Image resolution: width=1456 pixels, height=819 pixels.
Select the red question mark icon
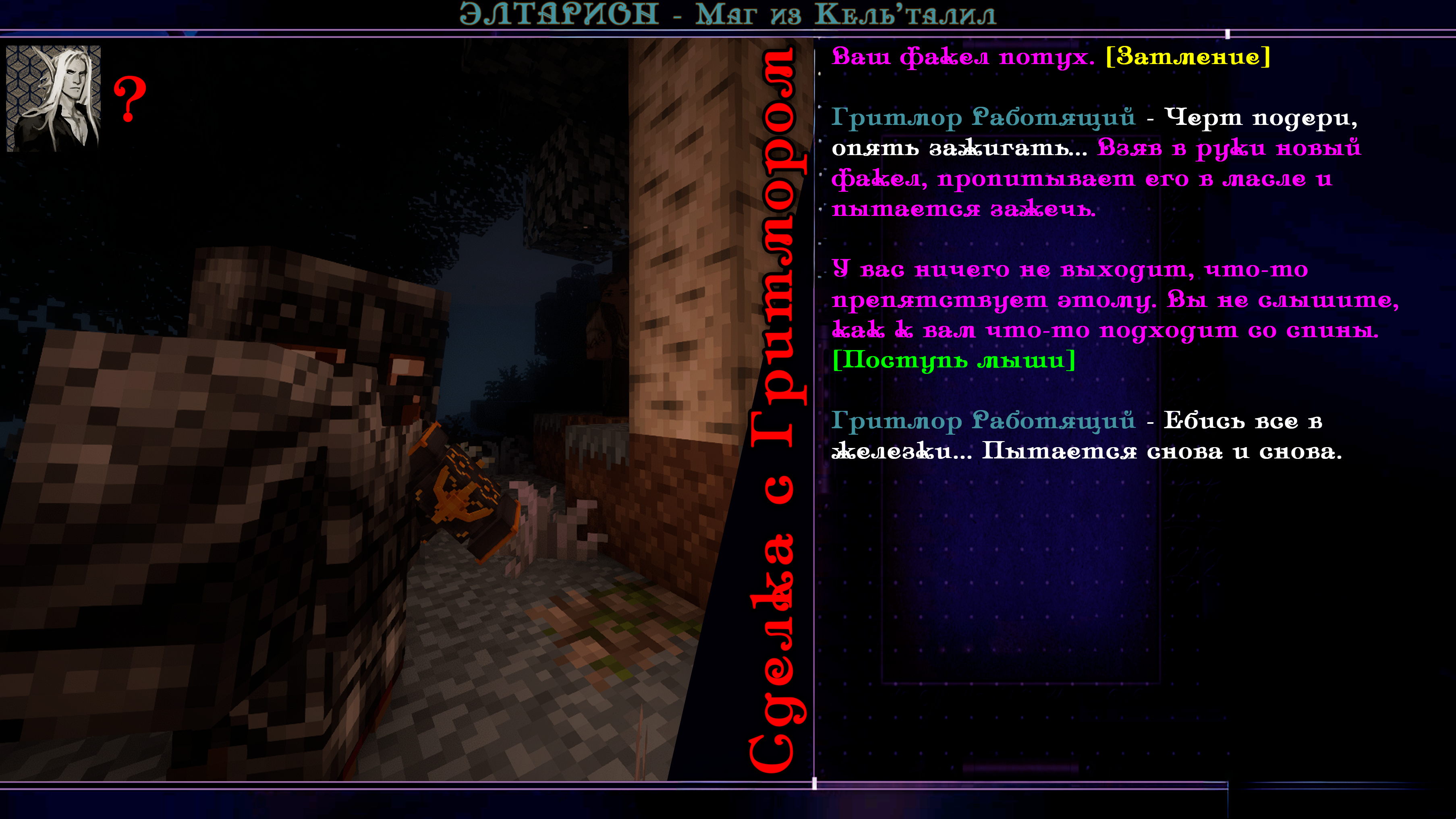[x=130, y=99]
